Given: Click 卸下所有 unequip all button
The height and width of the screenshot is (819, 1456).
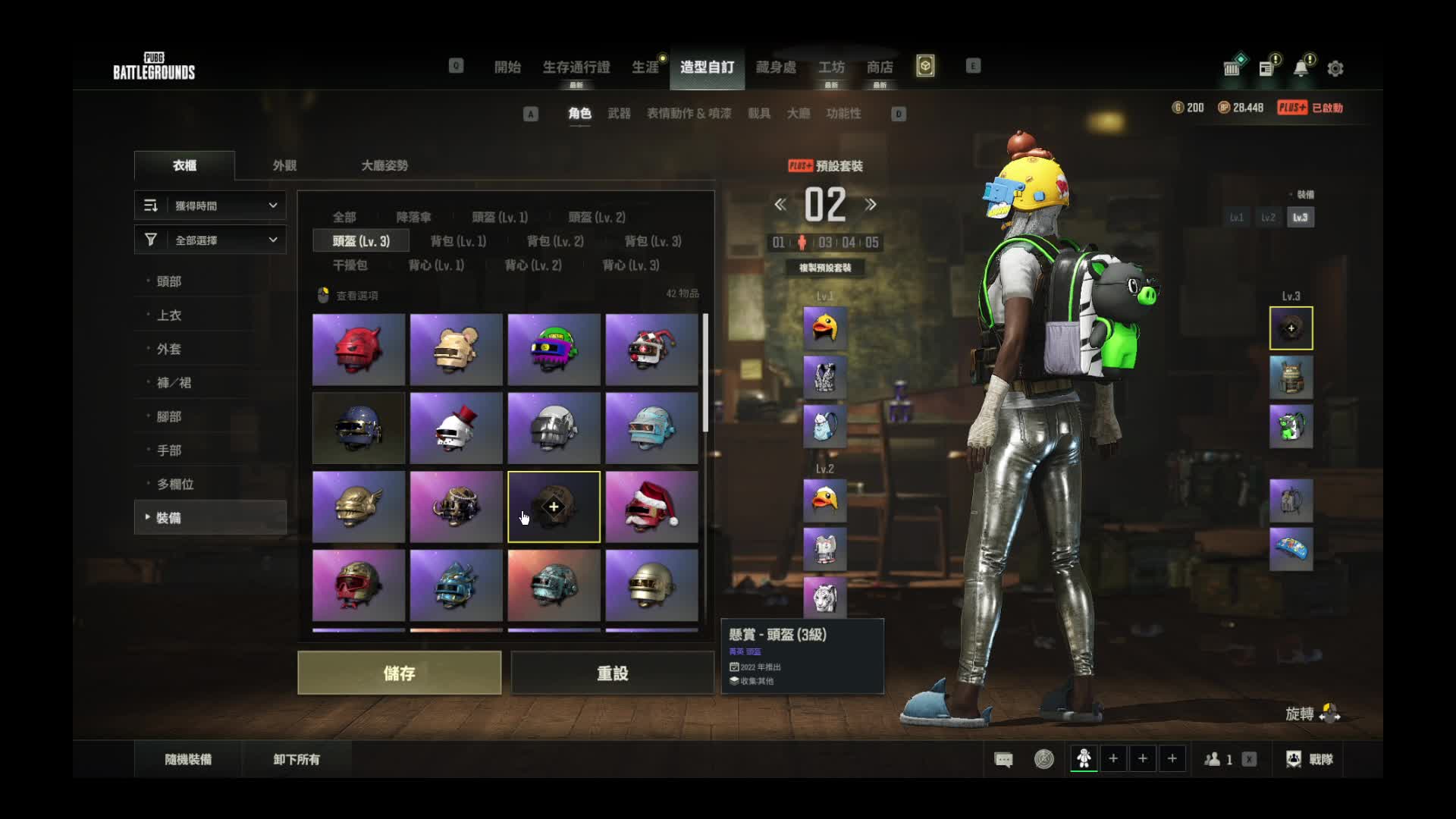Looking at the screenshot, I should pyautogui.click(x=297, y=759).
